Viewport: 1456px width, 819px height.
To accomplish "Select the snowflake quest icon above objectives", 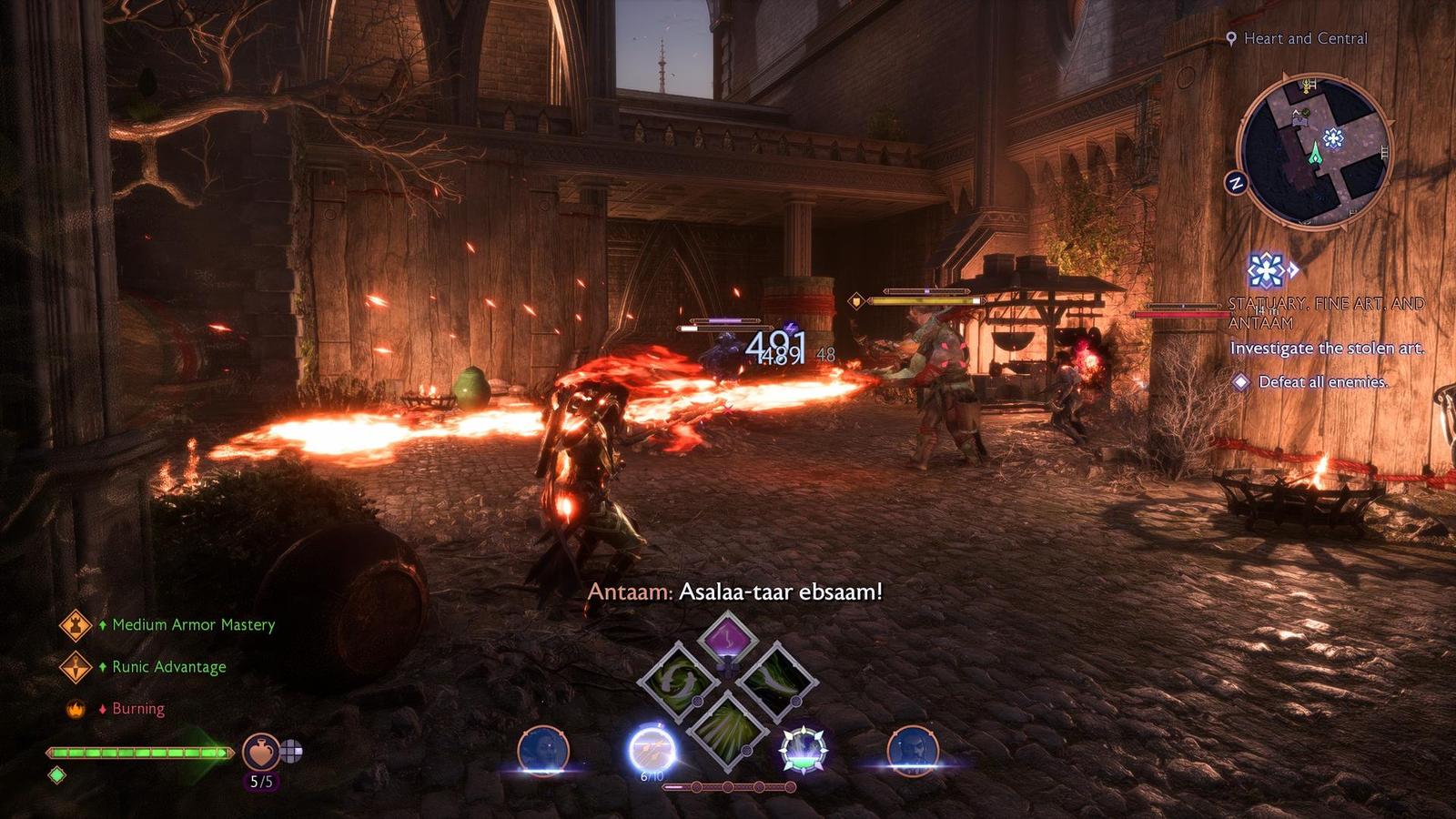I will coord(1265,270).
